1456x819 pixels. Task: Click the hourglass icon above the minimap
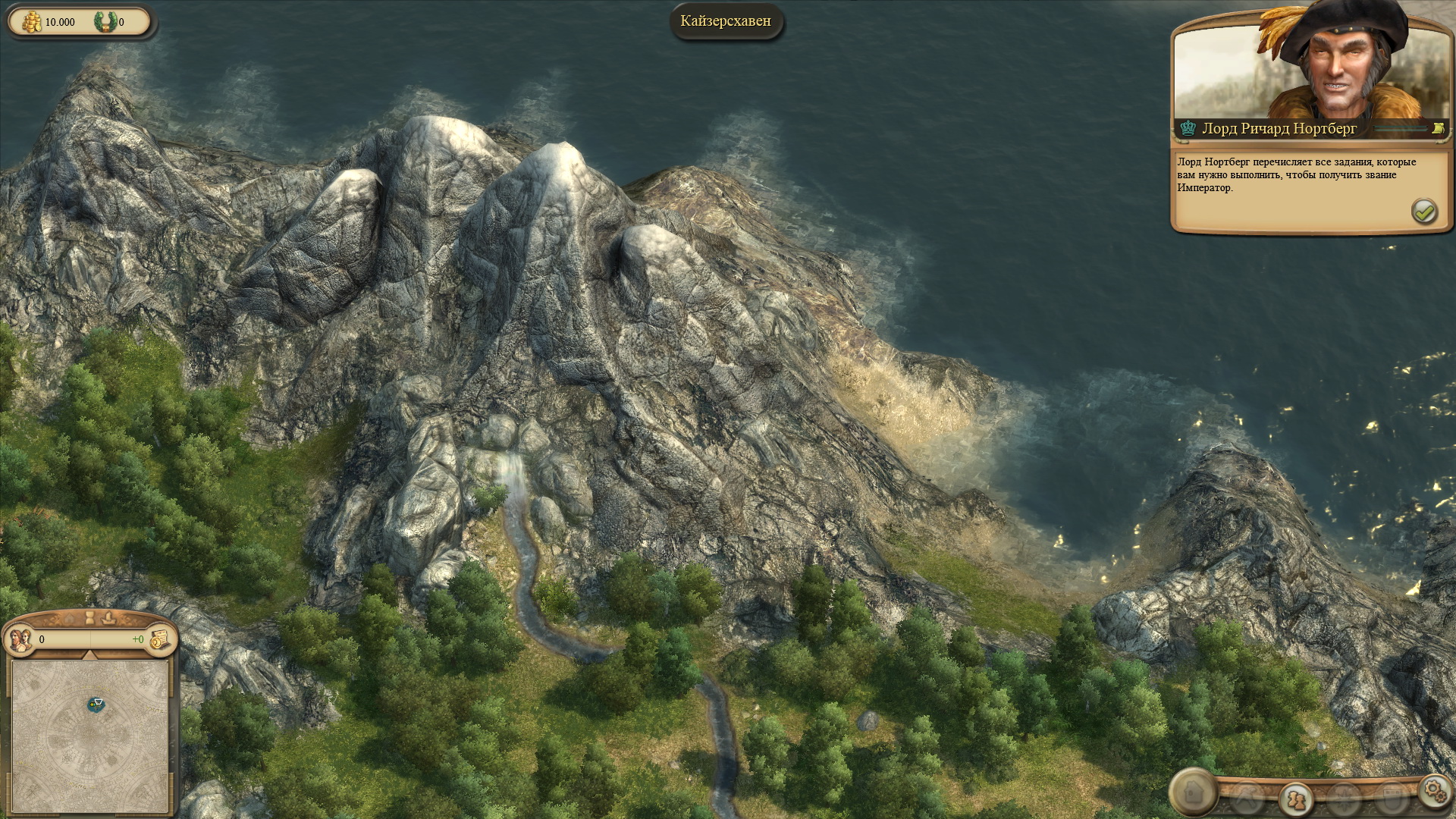click(89, 618)
